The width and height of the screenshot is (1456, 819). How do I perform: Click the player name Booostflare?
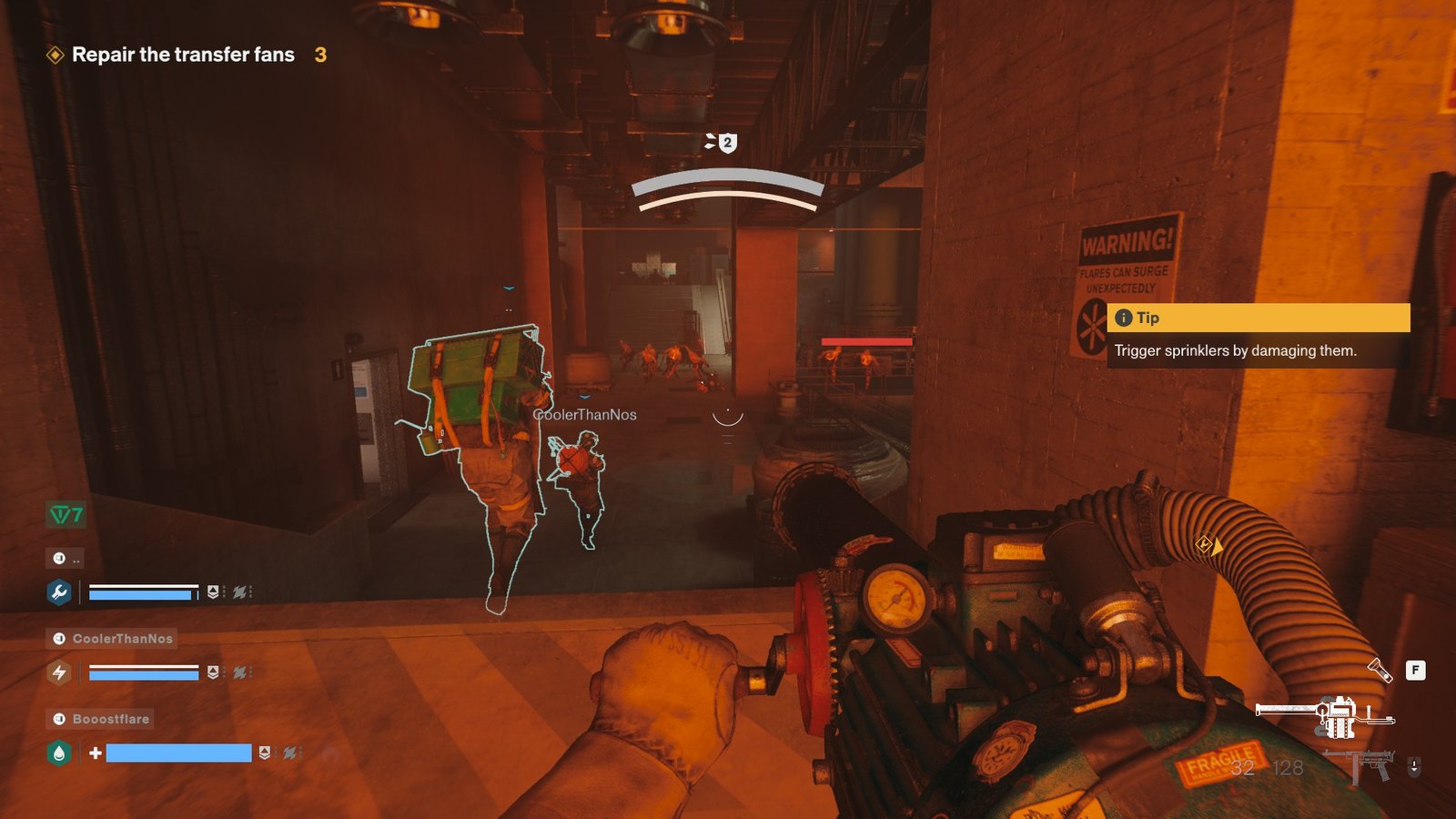[110, 719]
